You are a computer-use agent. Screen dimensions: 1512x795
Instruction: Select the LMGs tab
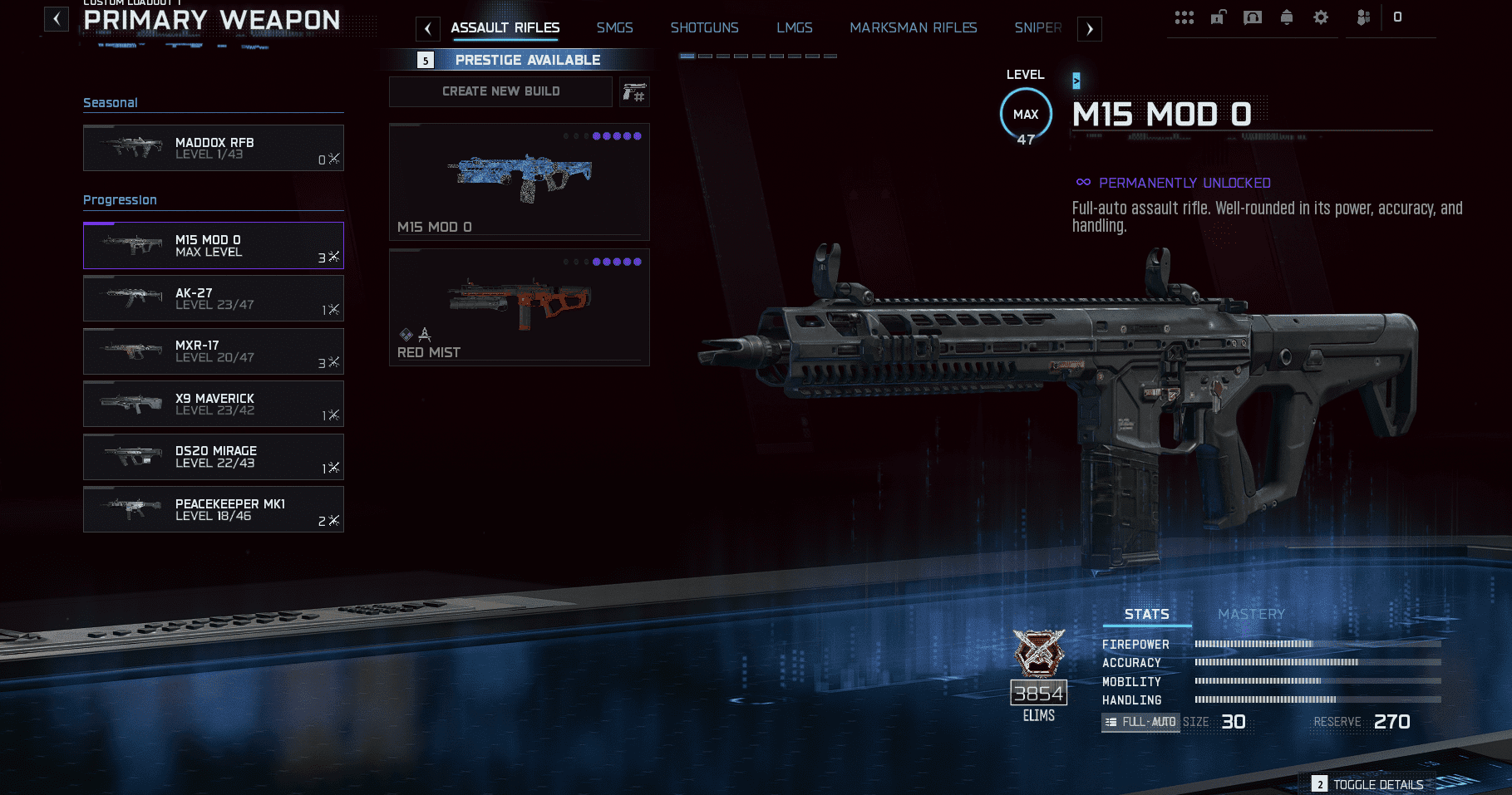[x=794, y=28]
